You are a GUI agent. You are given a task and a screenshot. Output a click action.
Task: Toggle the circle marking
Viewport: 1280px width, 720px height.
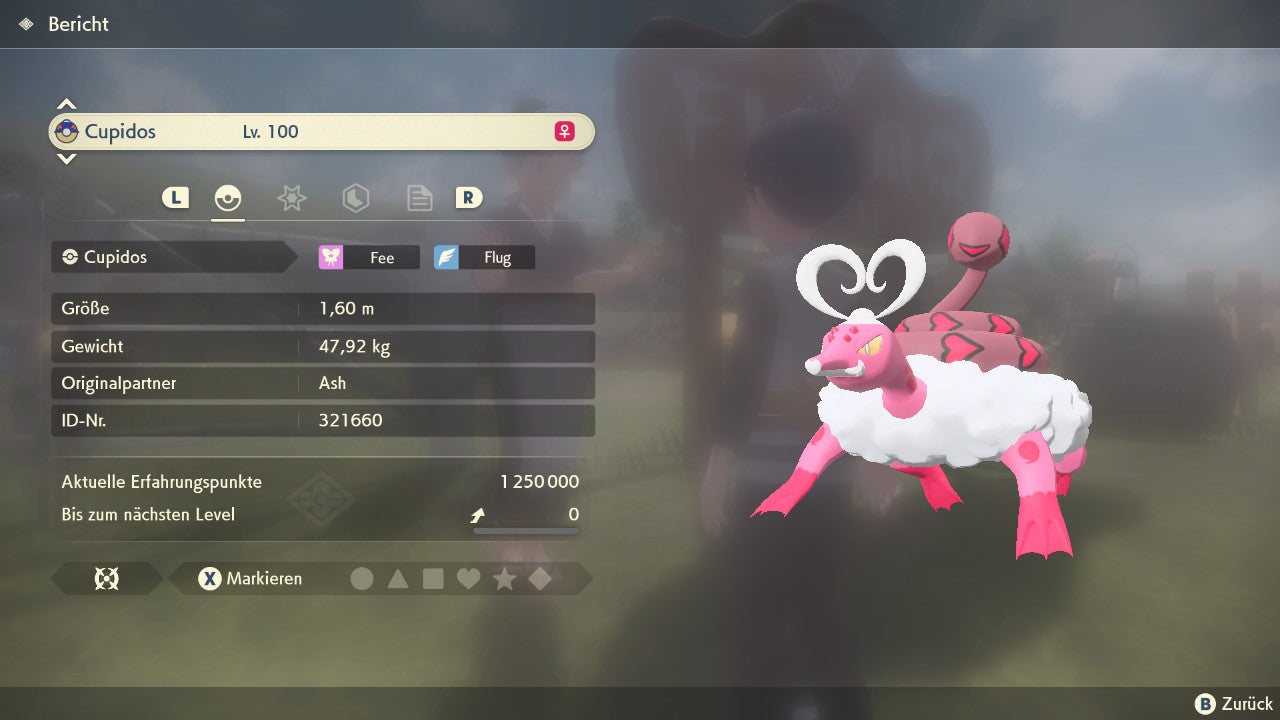[362, 578]
